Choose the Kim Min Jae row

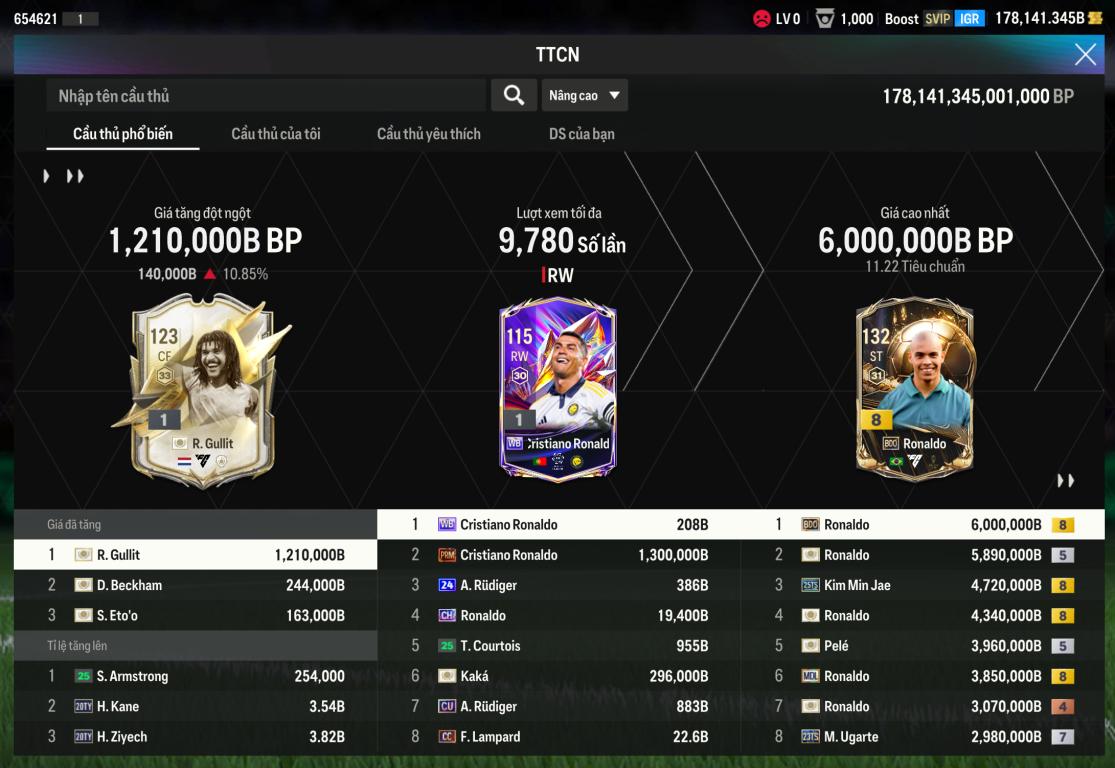(922, 585)
